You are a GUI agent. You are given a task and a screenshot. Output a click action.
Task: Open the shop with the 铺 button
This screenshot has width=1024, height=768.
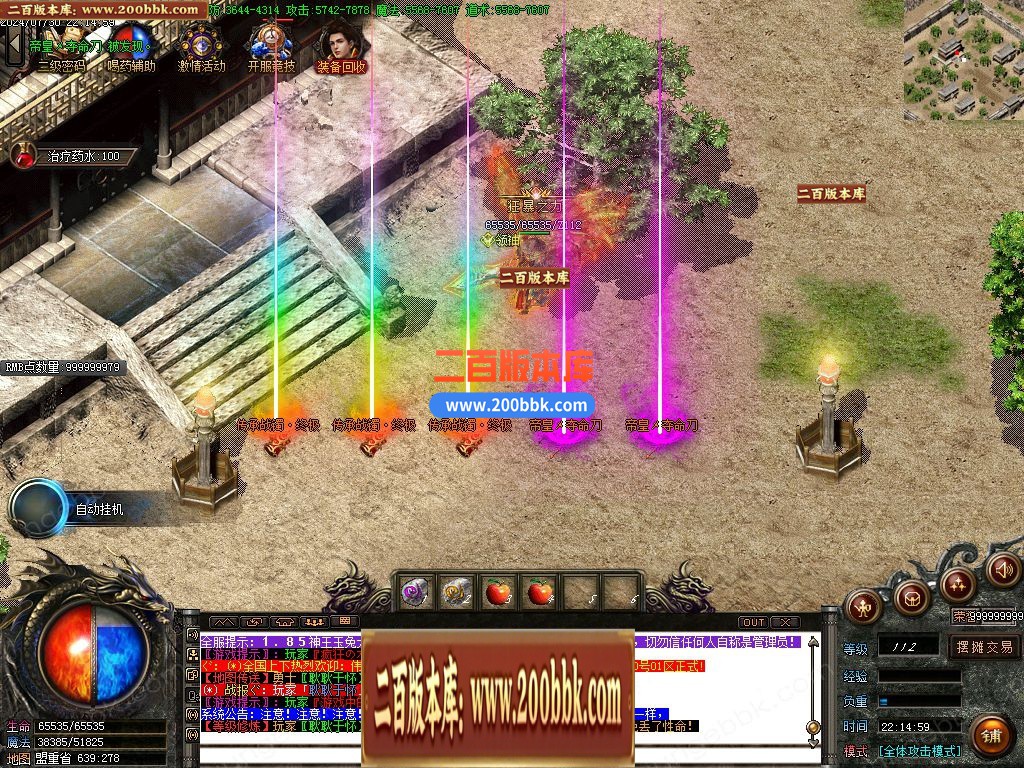pos(990,736)
